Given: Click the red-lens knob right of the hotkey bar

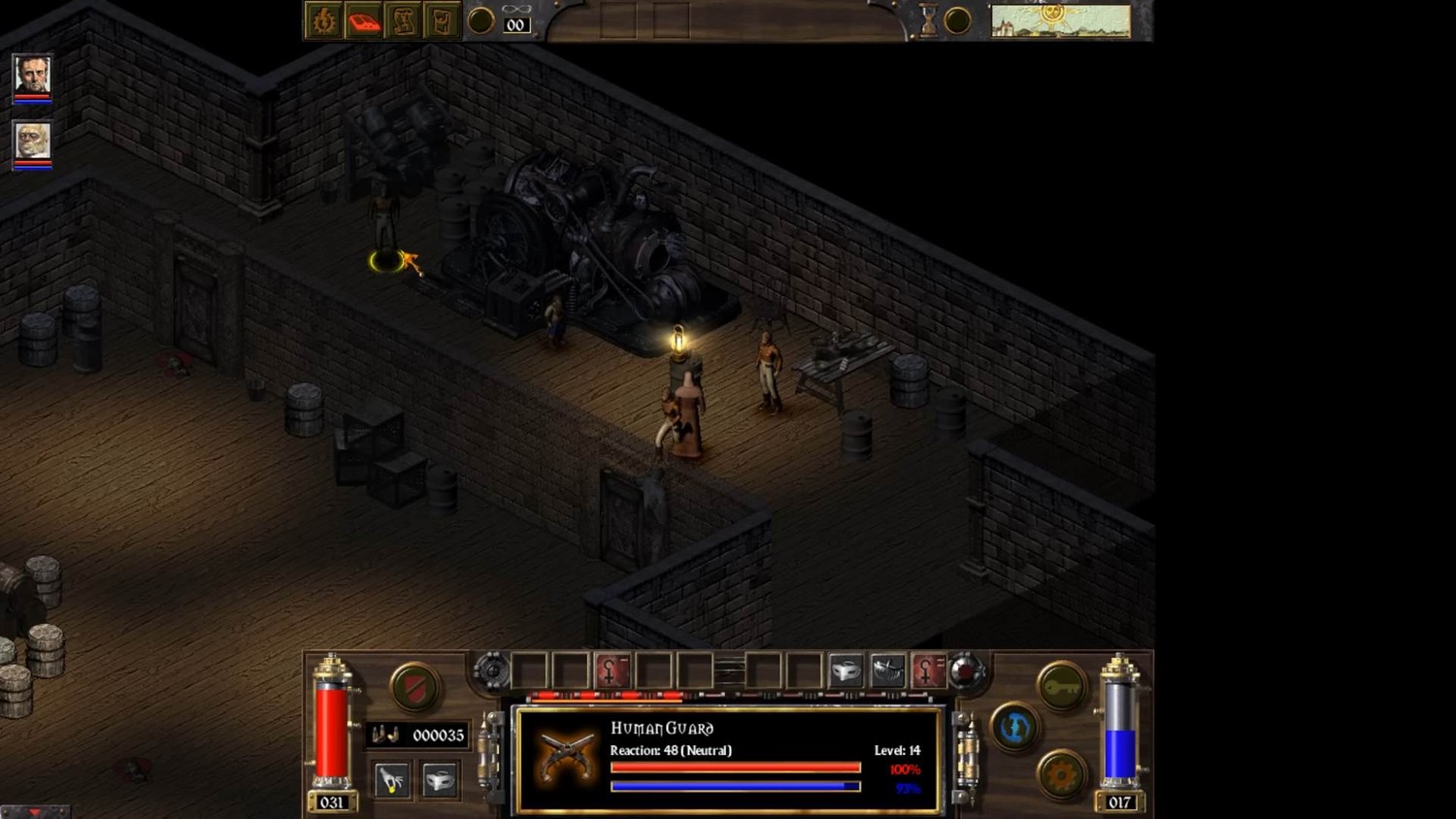Looking at the screenshot, I should pos(967,671).
